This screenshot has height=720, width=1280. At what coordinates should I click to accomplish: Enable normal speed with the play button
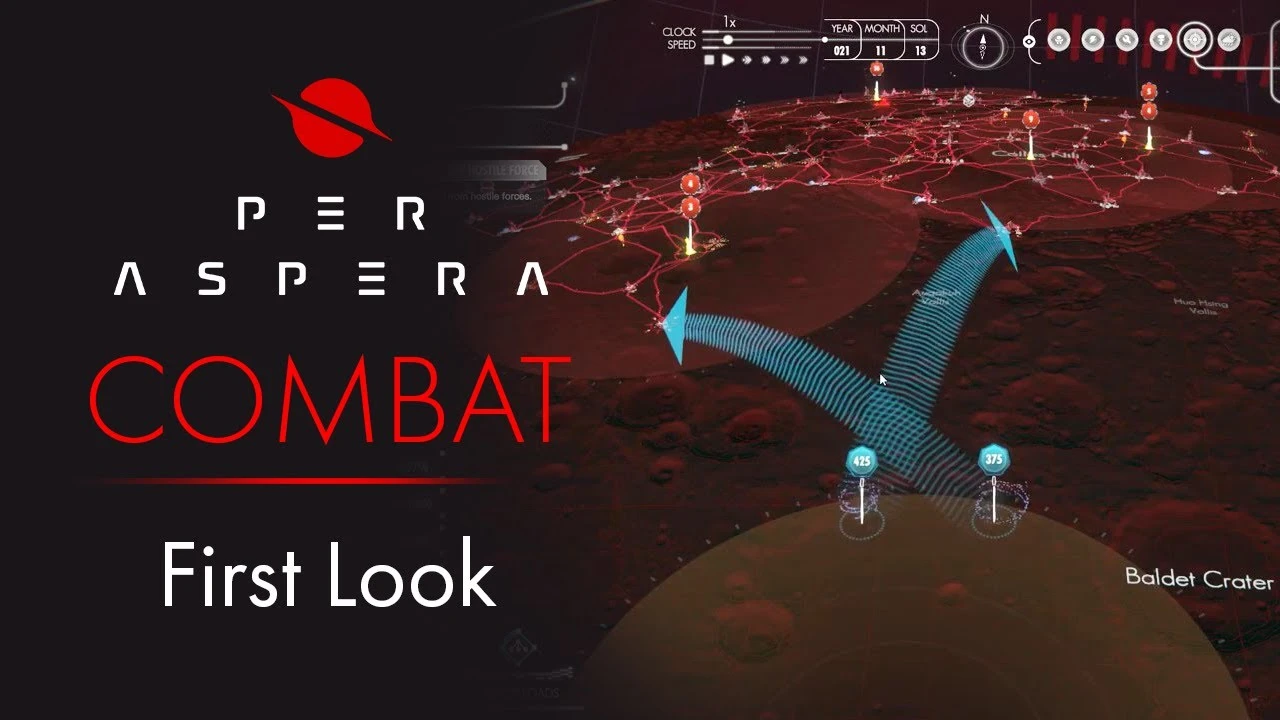pos(727,60)
